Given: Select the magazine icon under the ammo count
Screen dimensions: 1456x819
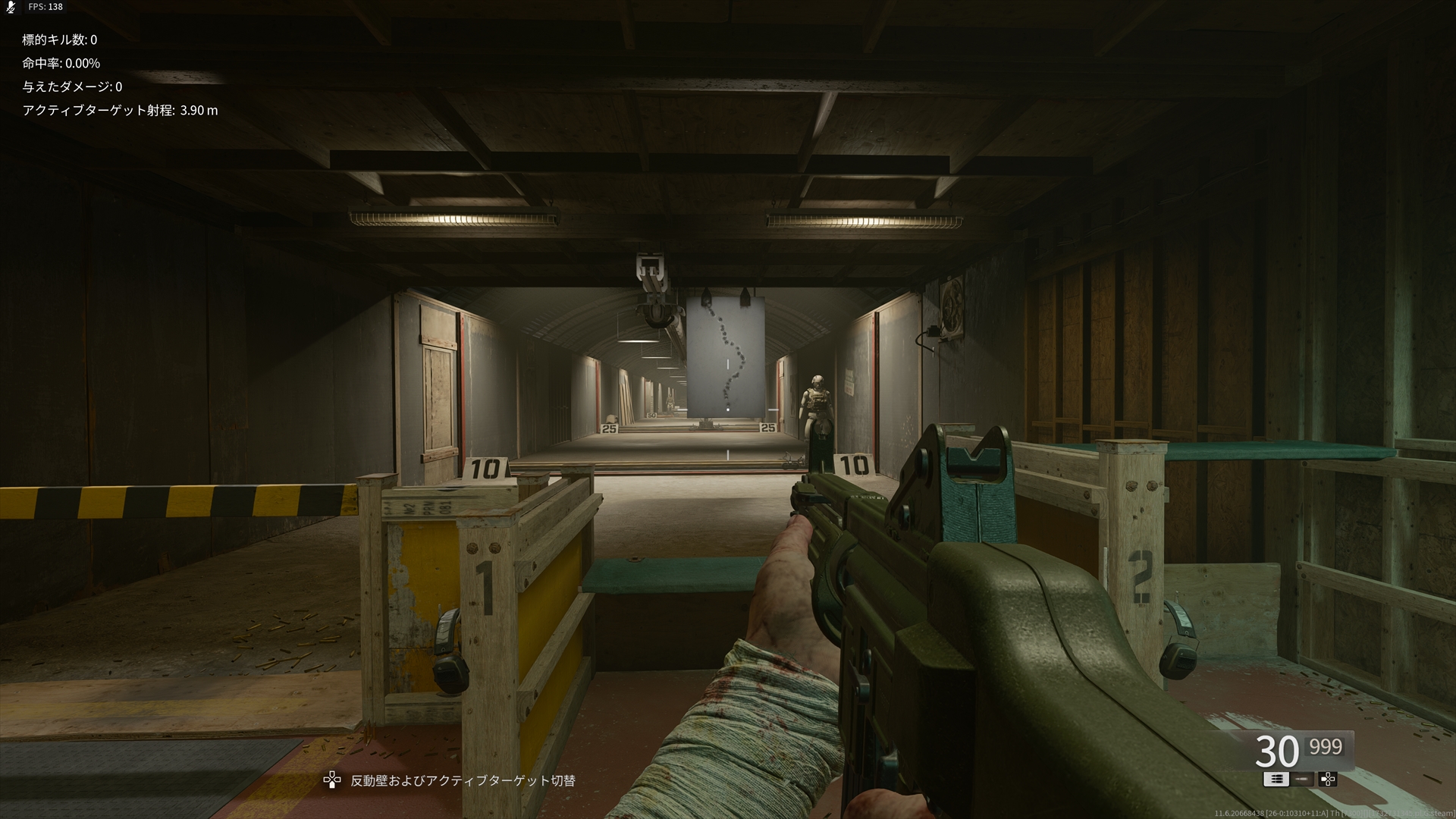Looking at the screenshot, I should click(x=1277, y=780).
